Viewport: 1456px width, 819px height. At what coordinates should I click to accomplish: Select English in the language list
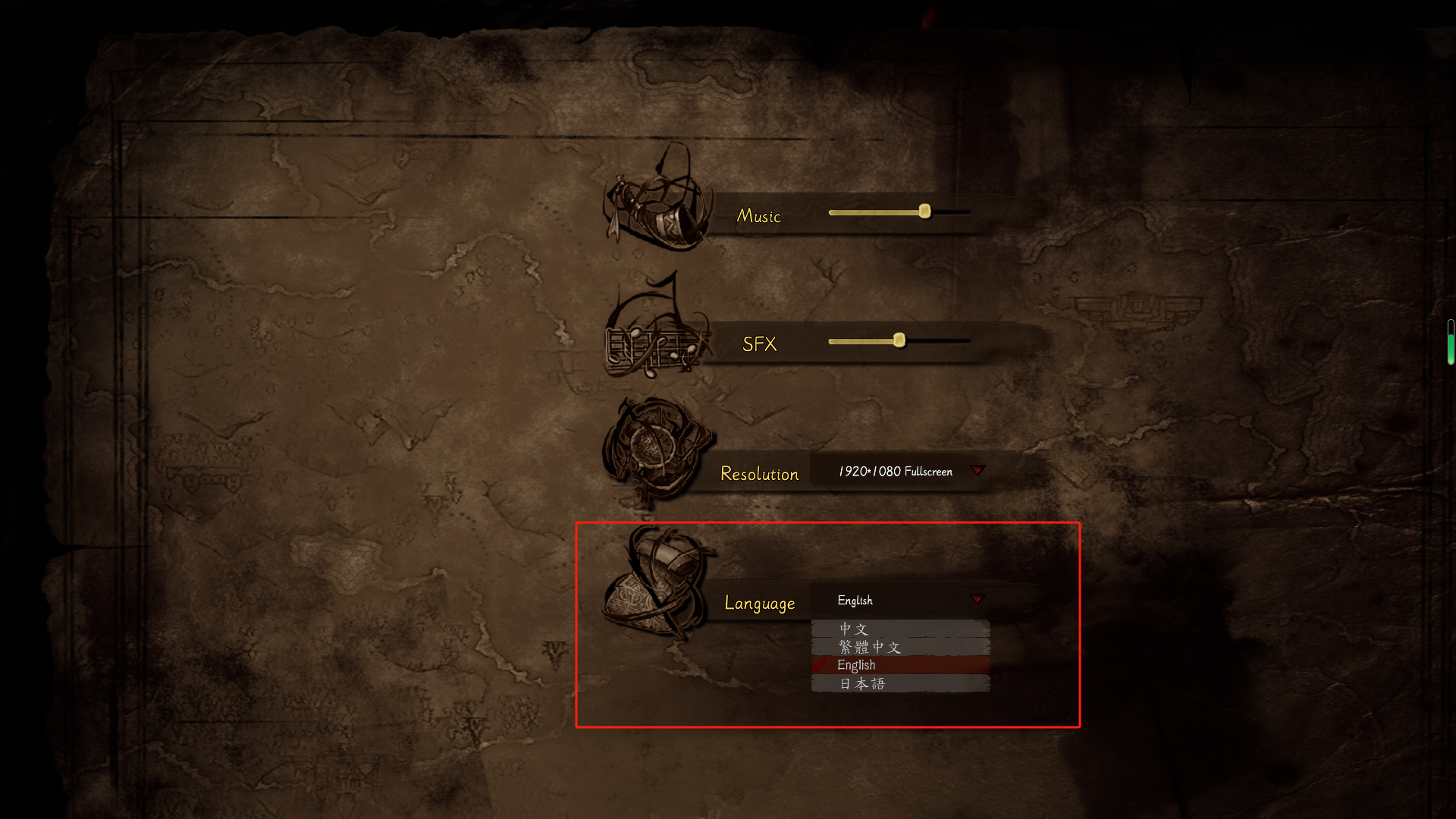coord(855,665)
